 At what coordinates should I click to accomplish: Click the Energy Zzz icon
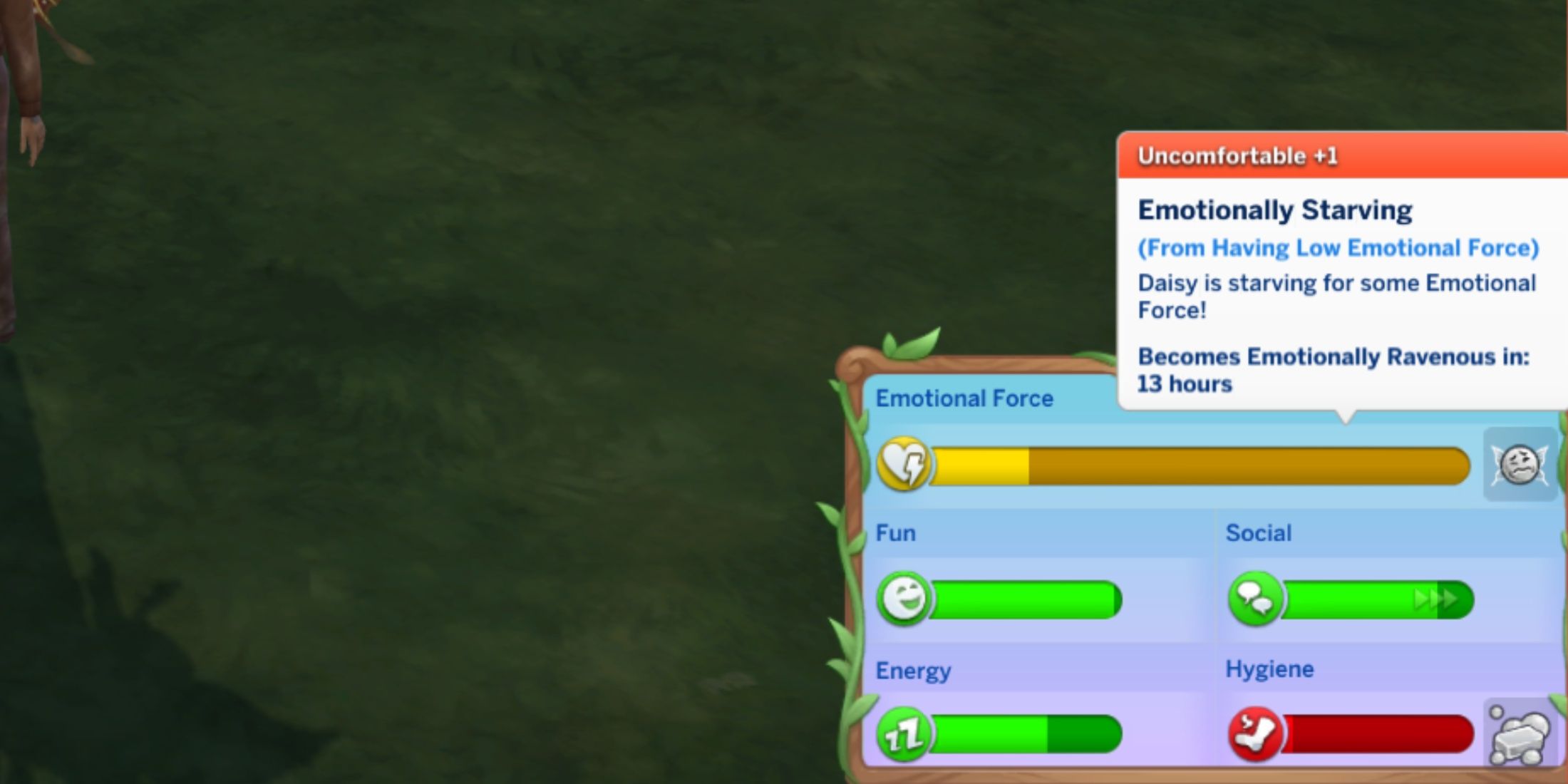pos(904,734)
